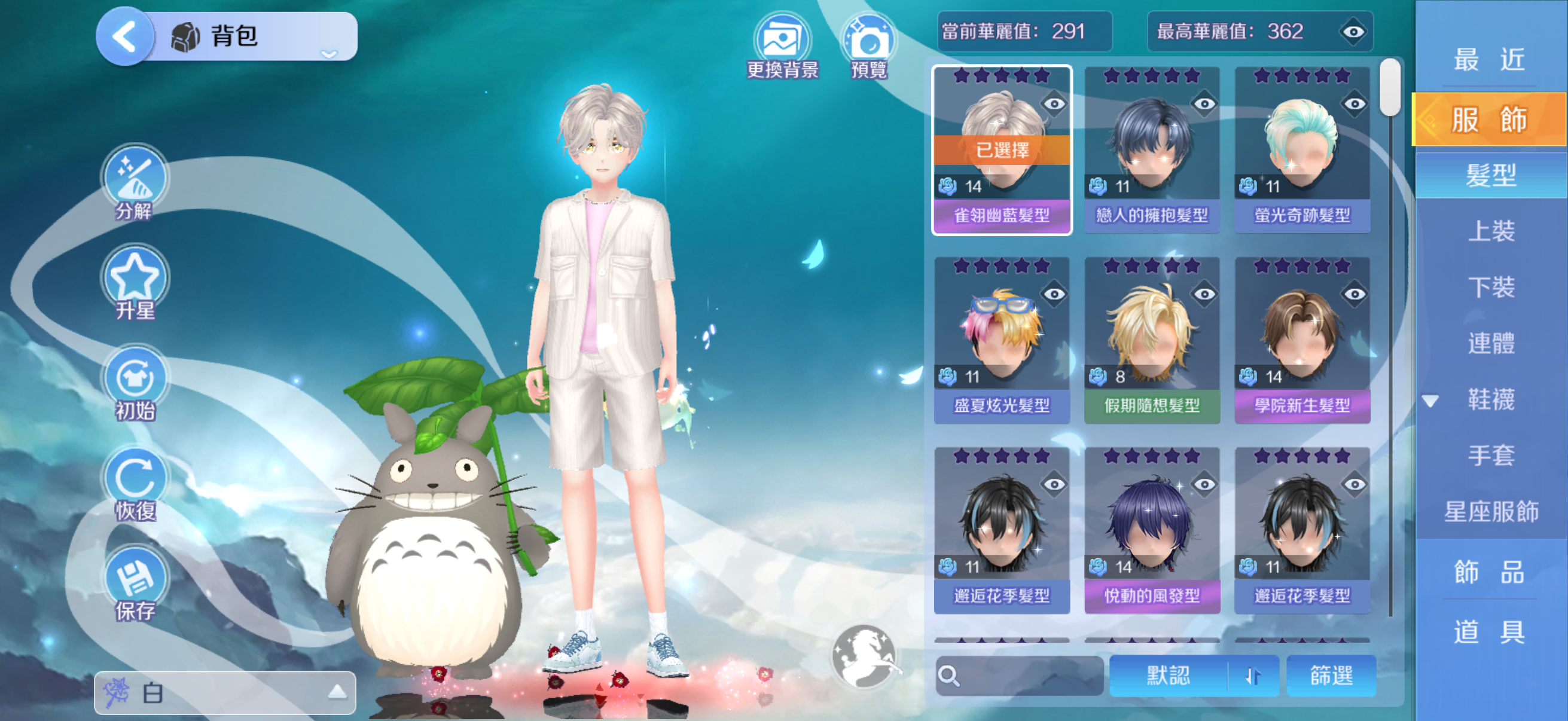
Task: Select the 戀人的擁抱髮型 hairstyle
Action: [1152, 149]
